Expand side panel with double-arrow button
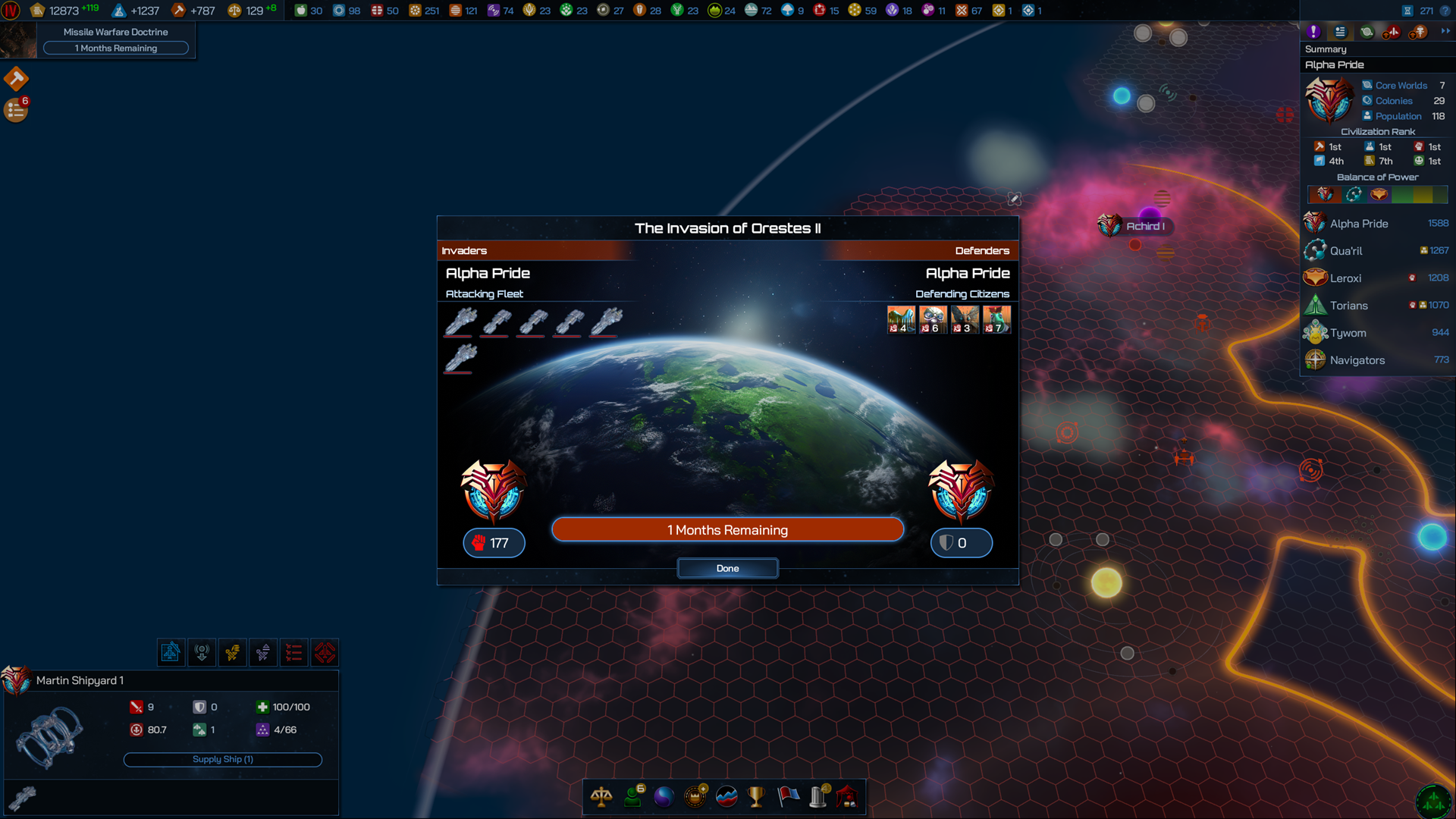This screenshot has height=819, width=1456. tap(1445, 32)
